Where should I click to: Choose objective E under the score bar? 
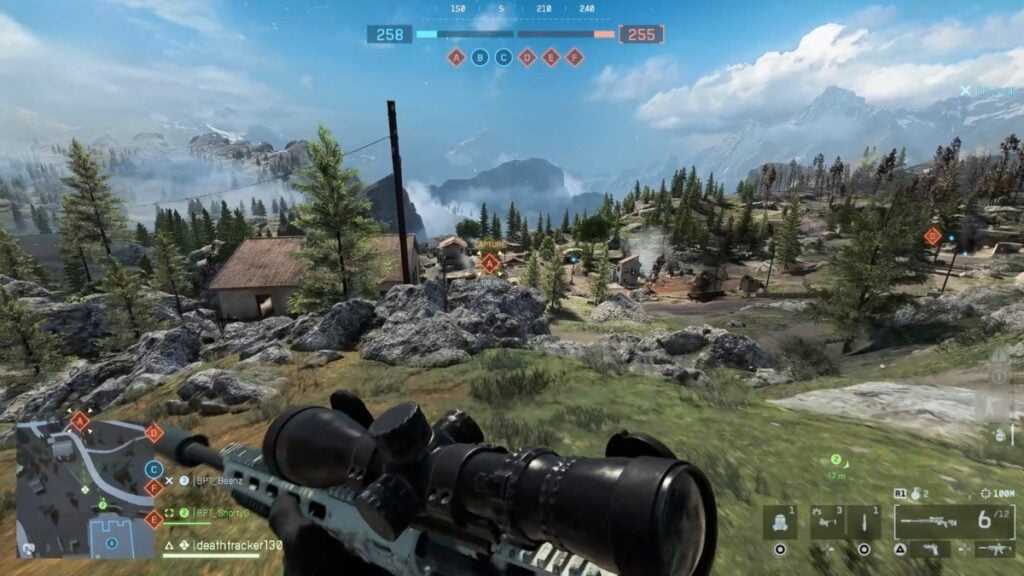click(x=550, y=57)
